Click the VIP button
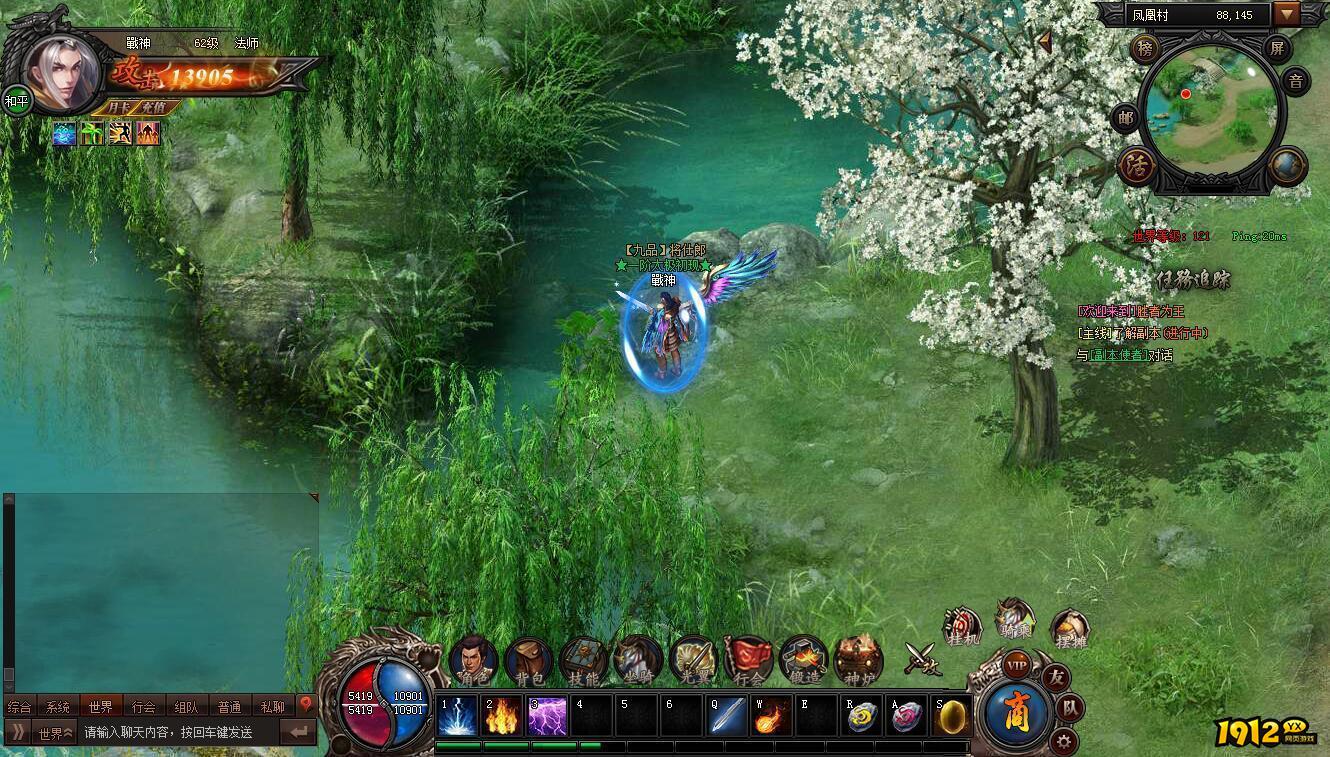The width and height of the screenshot is (1330, 757). pyautogui.click(x=1017, y=665)
